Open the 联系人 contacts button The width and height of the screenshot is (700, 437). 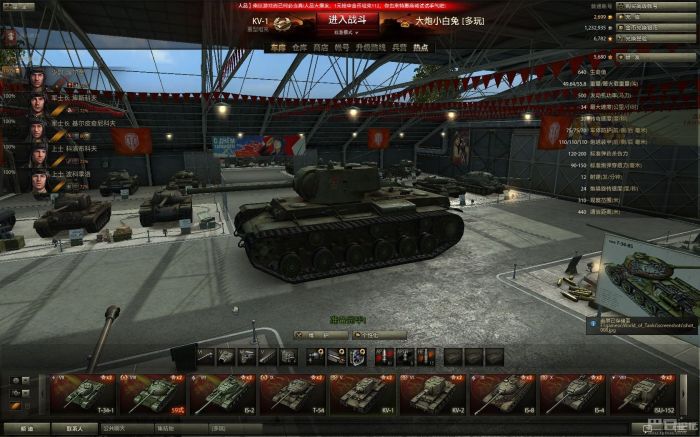coord(74,428)
